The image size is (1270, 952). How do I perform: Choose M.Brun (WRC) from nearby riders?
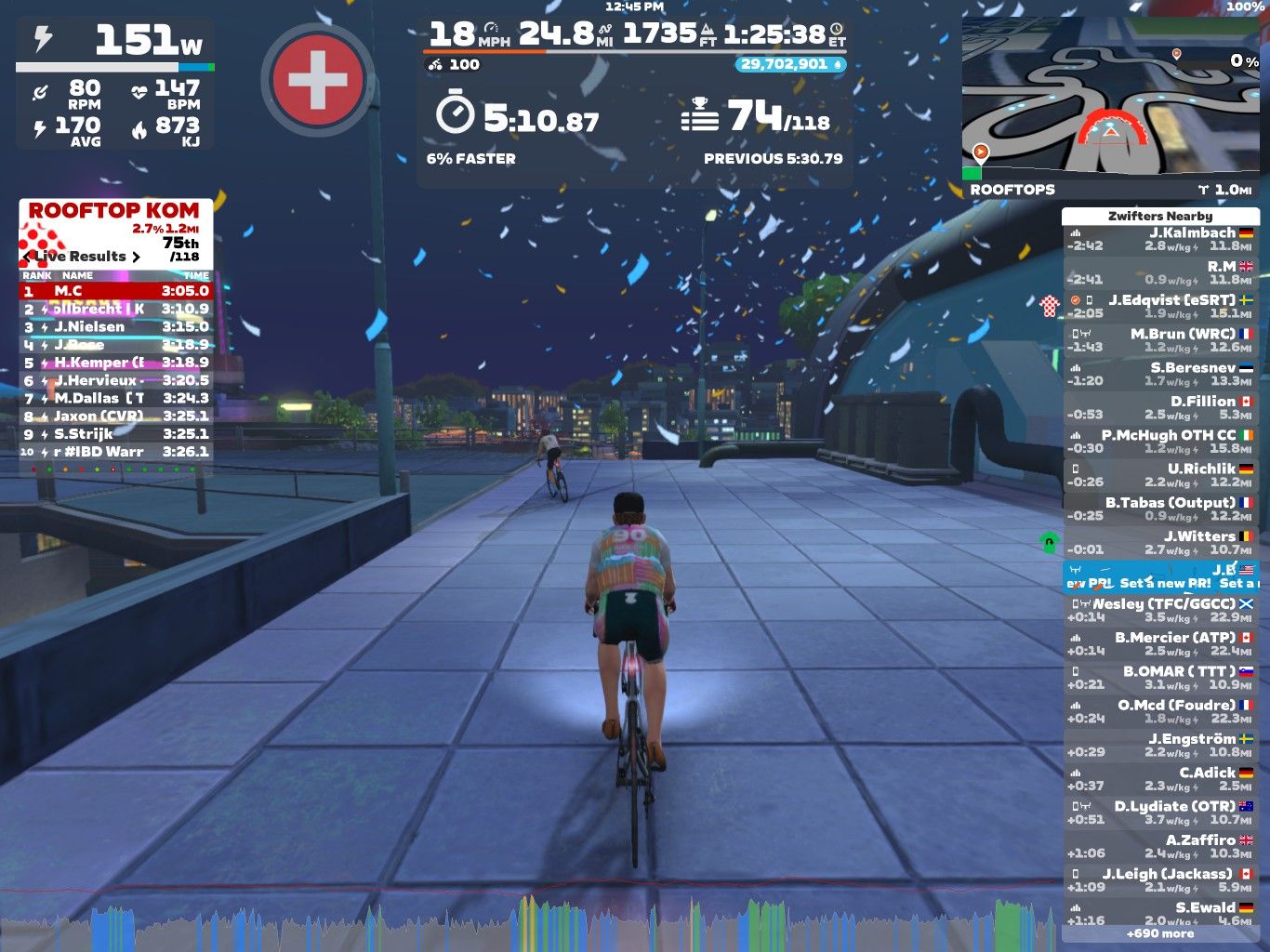coord(1159,340)
